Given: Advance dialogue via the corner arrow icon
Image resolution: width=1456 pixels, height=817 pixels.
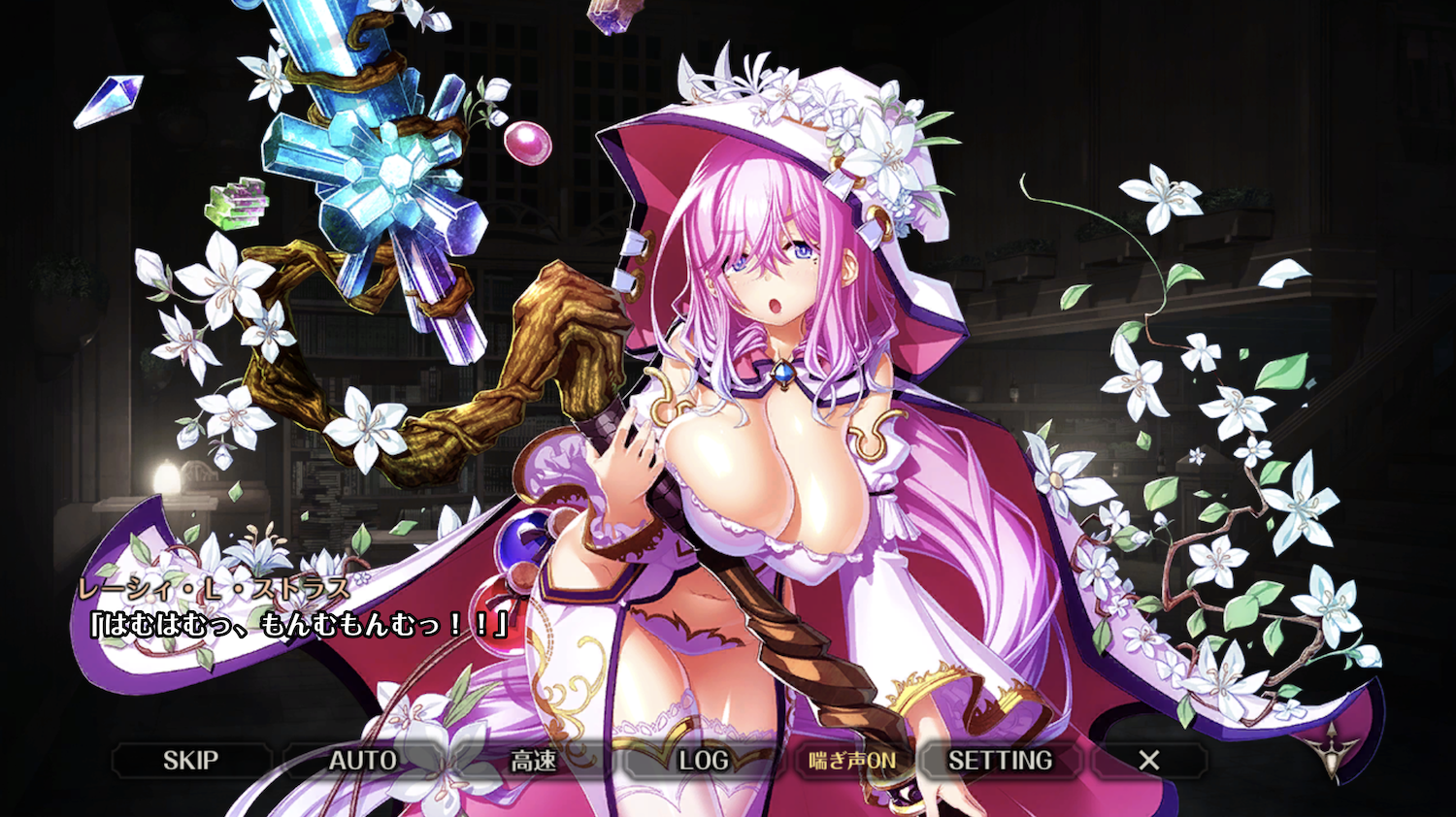Looking at the screenshot, I should [1332, 747].
